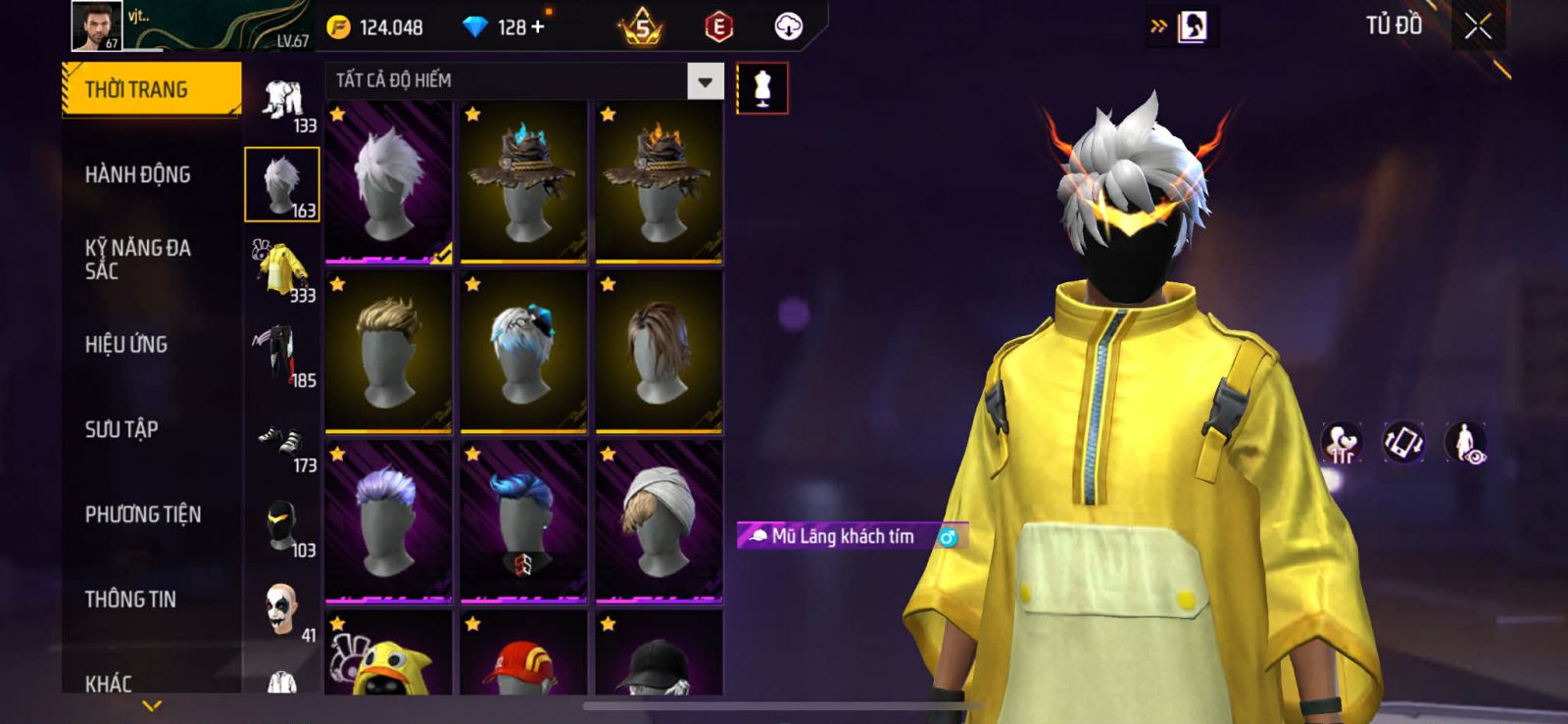
Task: Add diamonds with the plus button
Action: [x=538, y=27]
